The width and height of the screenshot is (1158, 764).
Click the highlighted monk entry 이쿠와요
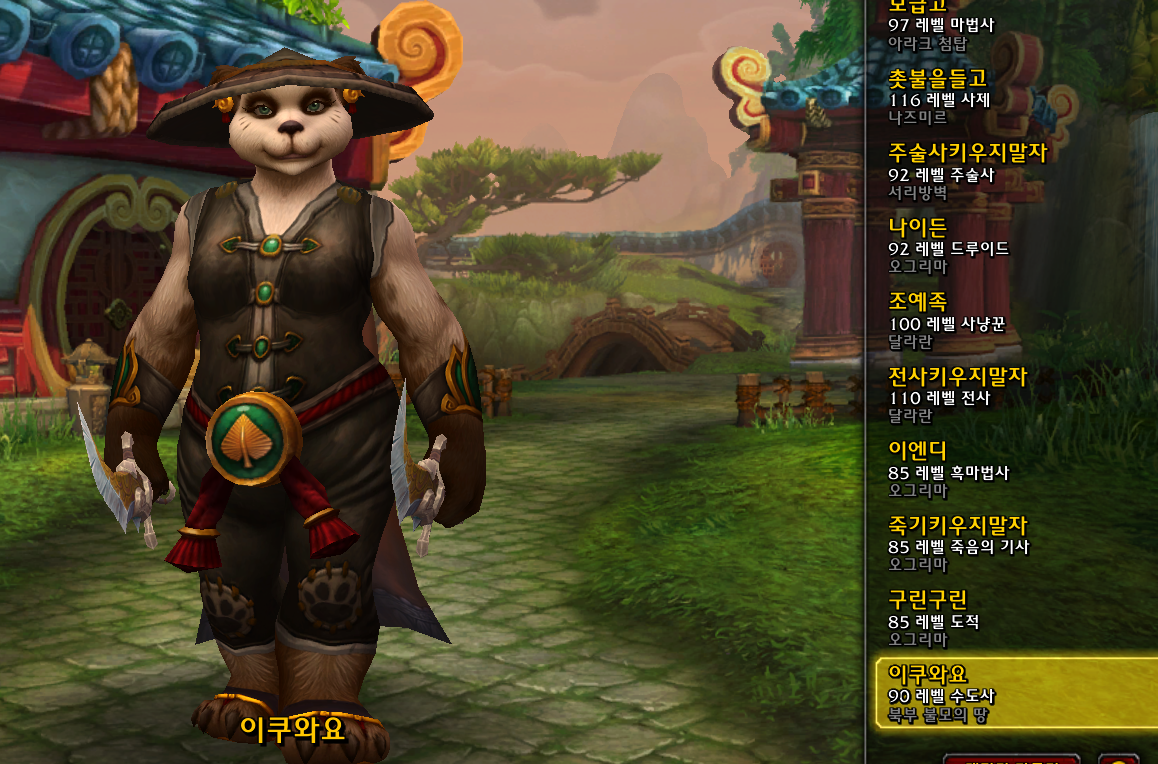click(x=1010, y=693)
